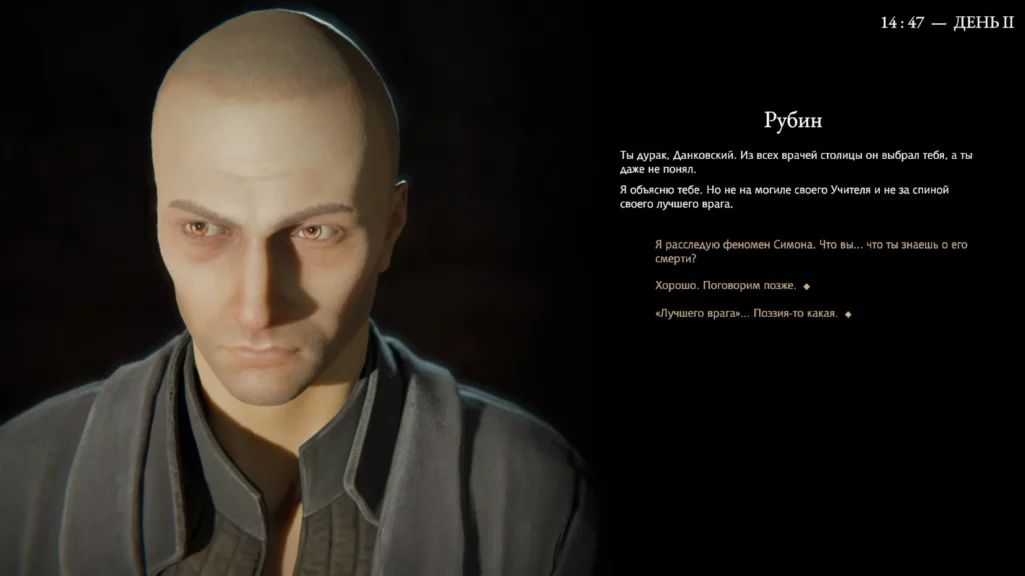Choose the reply about investigating Simon's phenomenon

[x=810, y=251]
